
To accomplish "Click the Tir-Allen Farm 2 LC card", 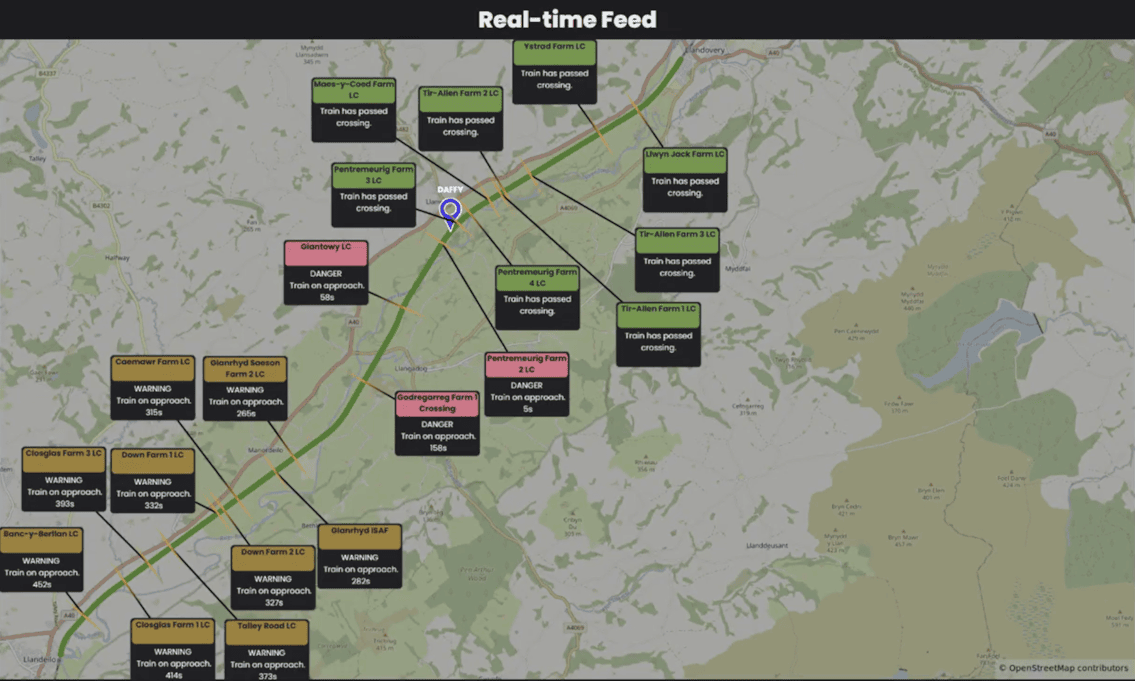I will click(x=461, y=118).
